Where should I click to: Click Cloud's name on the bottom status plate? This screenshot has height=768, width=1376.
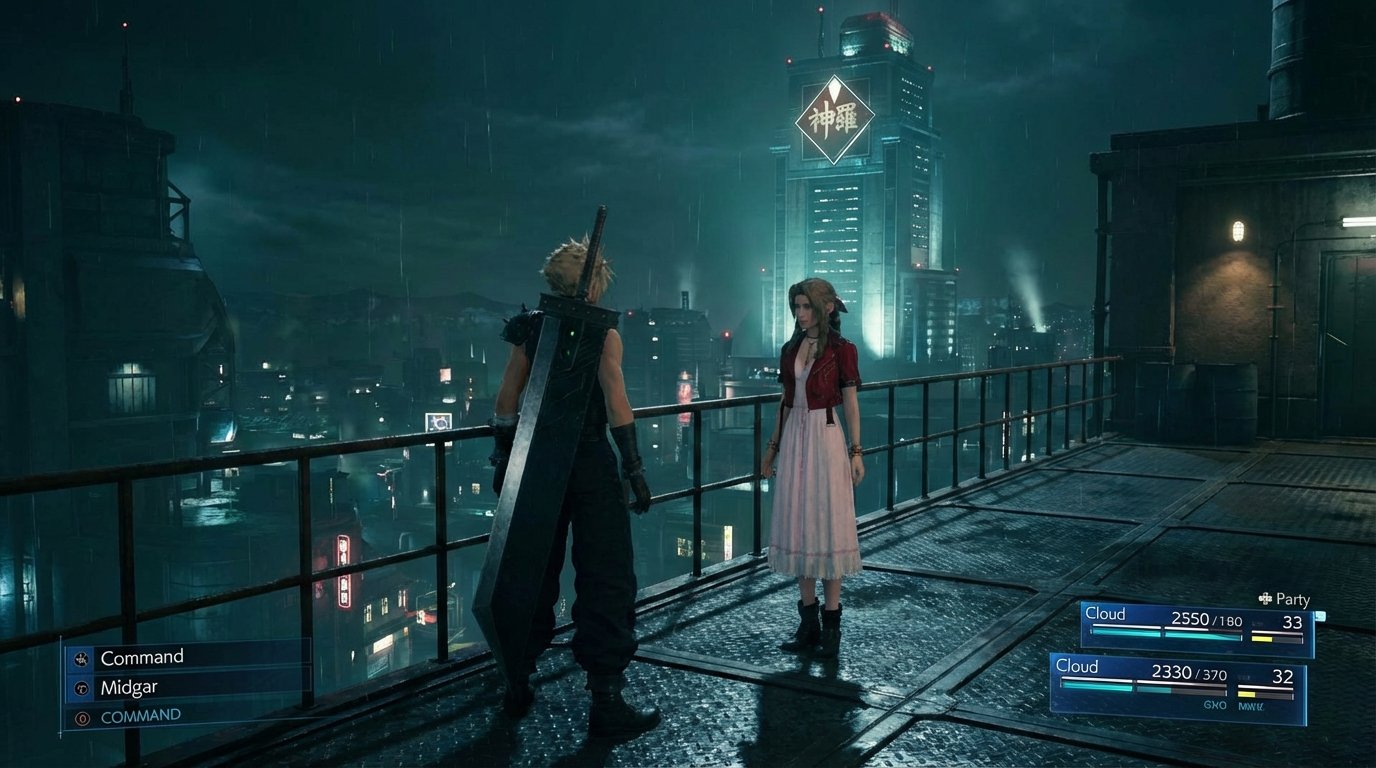coord(1076,665)
